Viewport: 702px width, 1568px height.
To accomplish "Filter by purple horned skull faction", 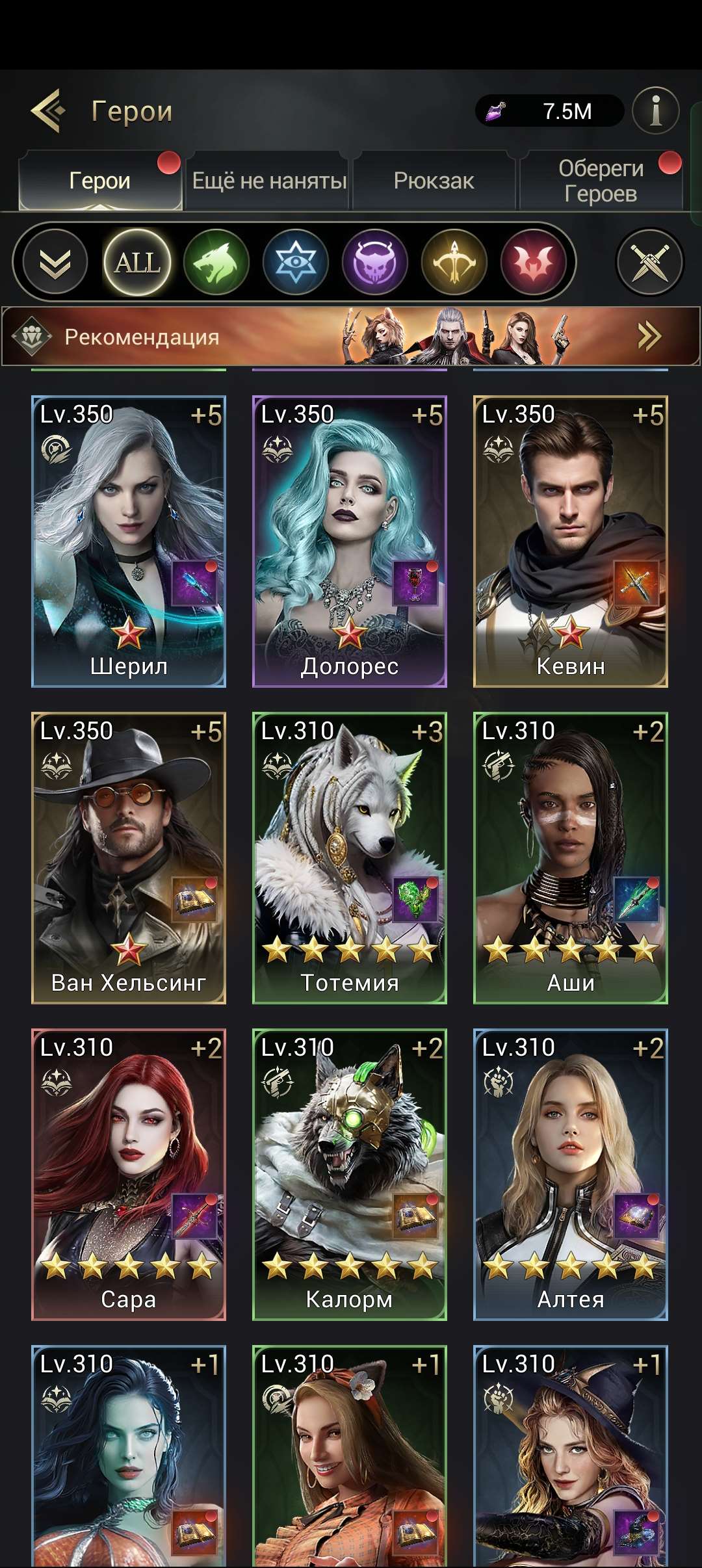I will [x=375, y=263].
